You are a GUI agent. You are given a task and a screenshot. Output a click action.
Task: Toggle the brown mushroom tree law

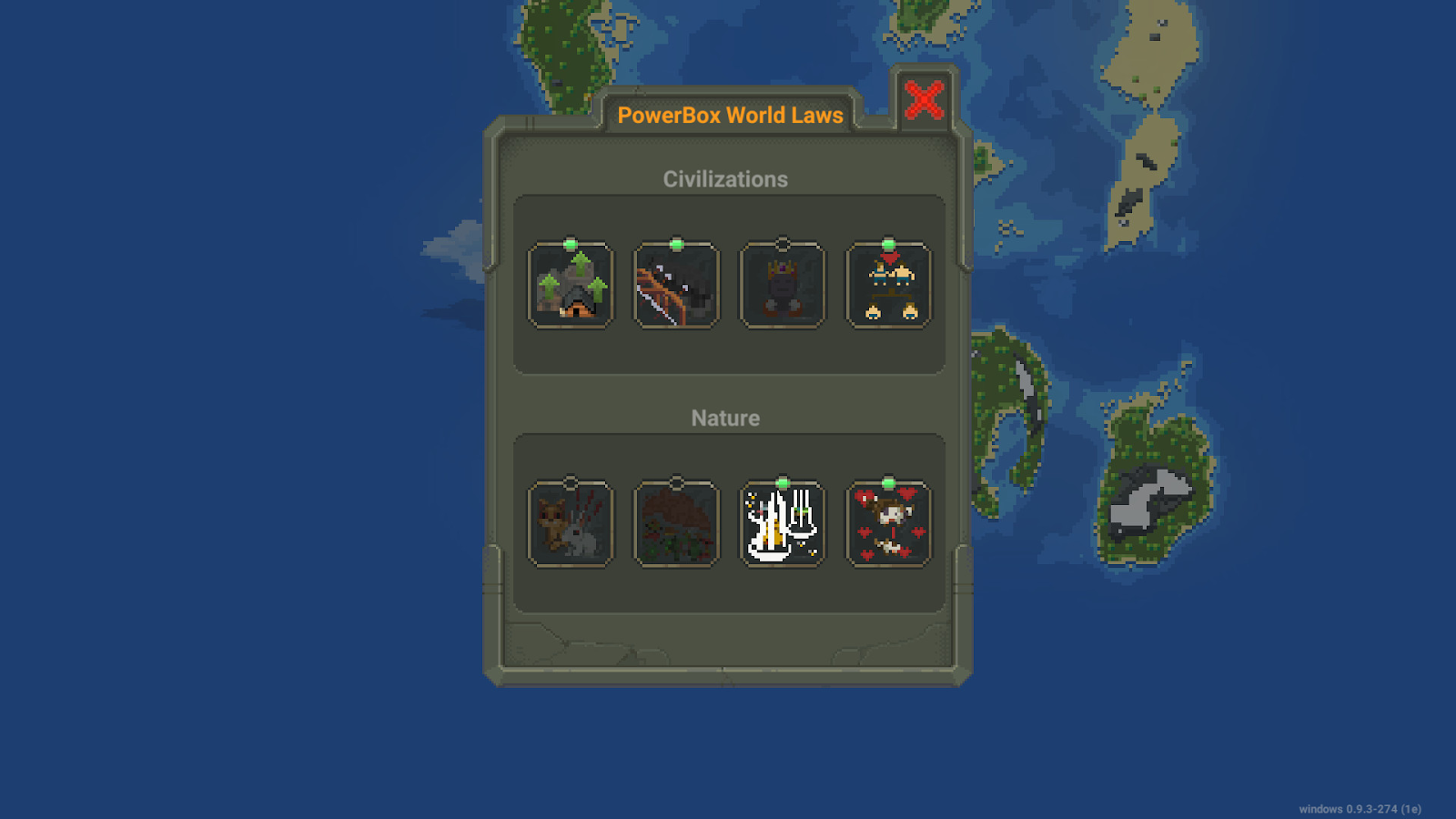pyautogui.click(x=676, y=525)
